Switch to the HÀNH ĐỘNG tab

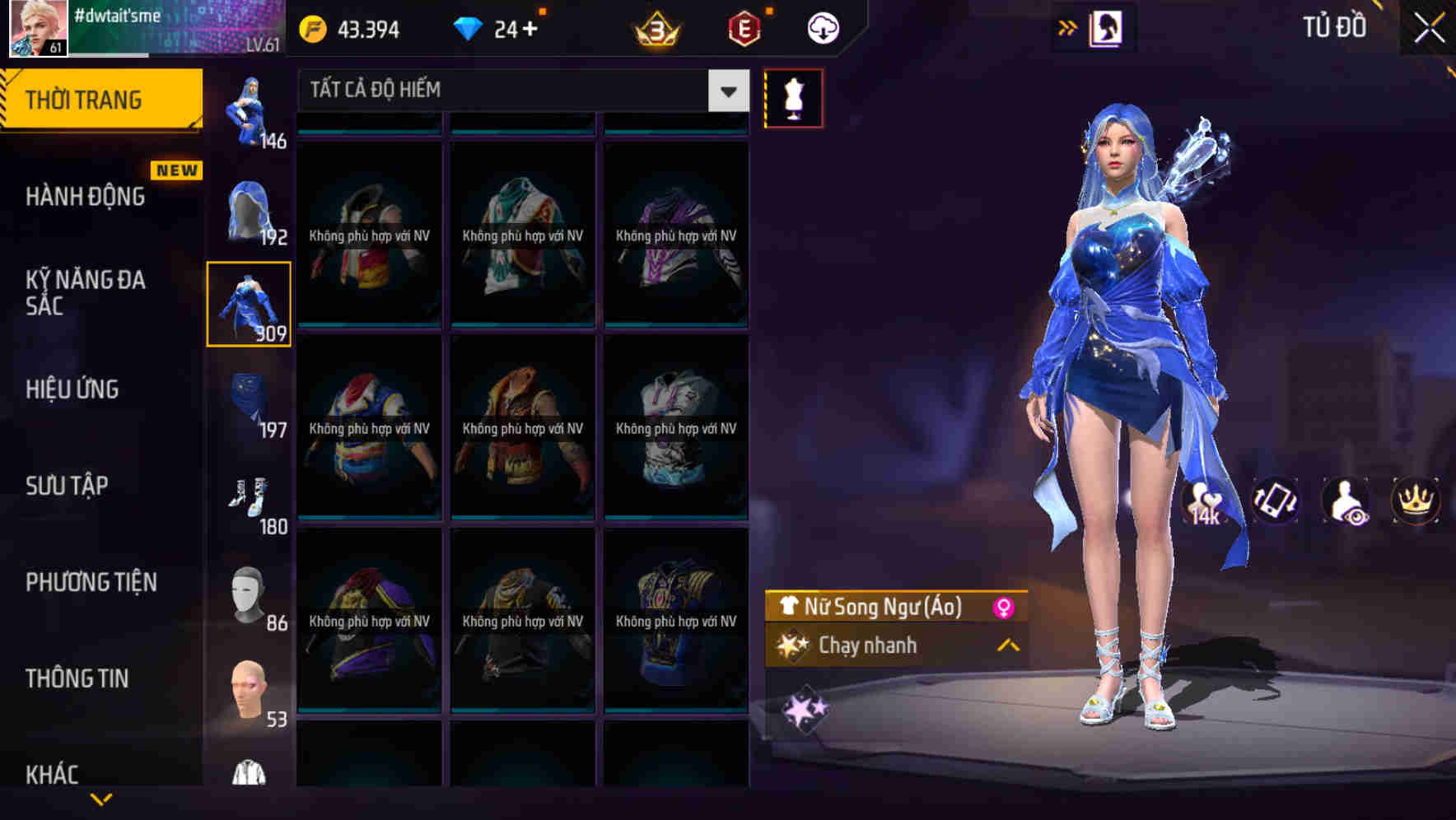pos(86,197)
